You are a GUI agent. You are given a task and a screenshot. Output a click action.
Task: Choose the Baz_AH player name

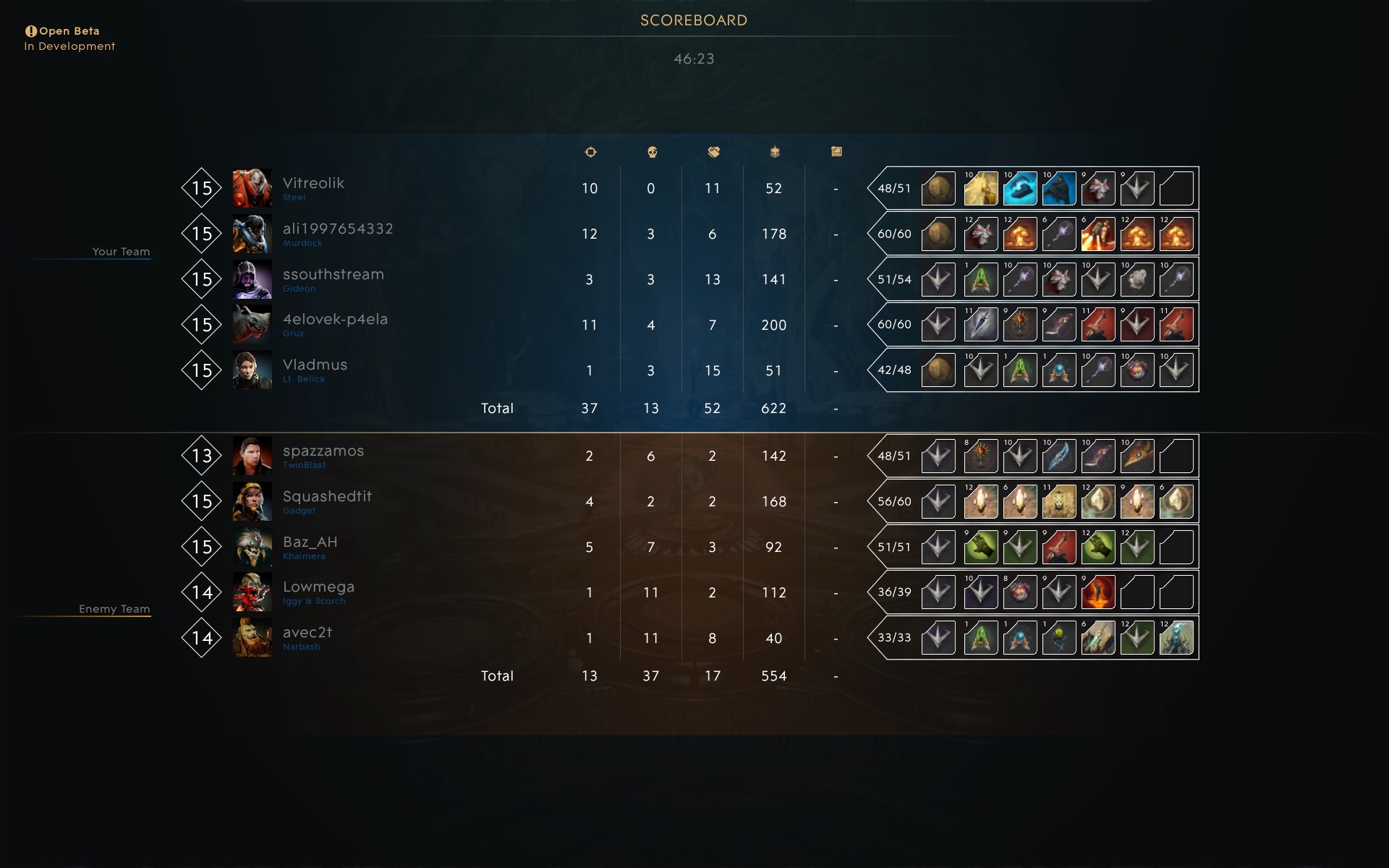(x=310, y=542)
